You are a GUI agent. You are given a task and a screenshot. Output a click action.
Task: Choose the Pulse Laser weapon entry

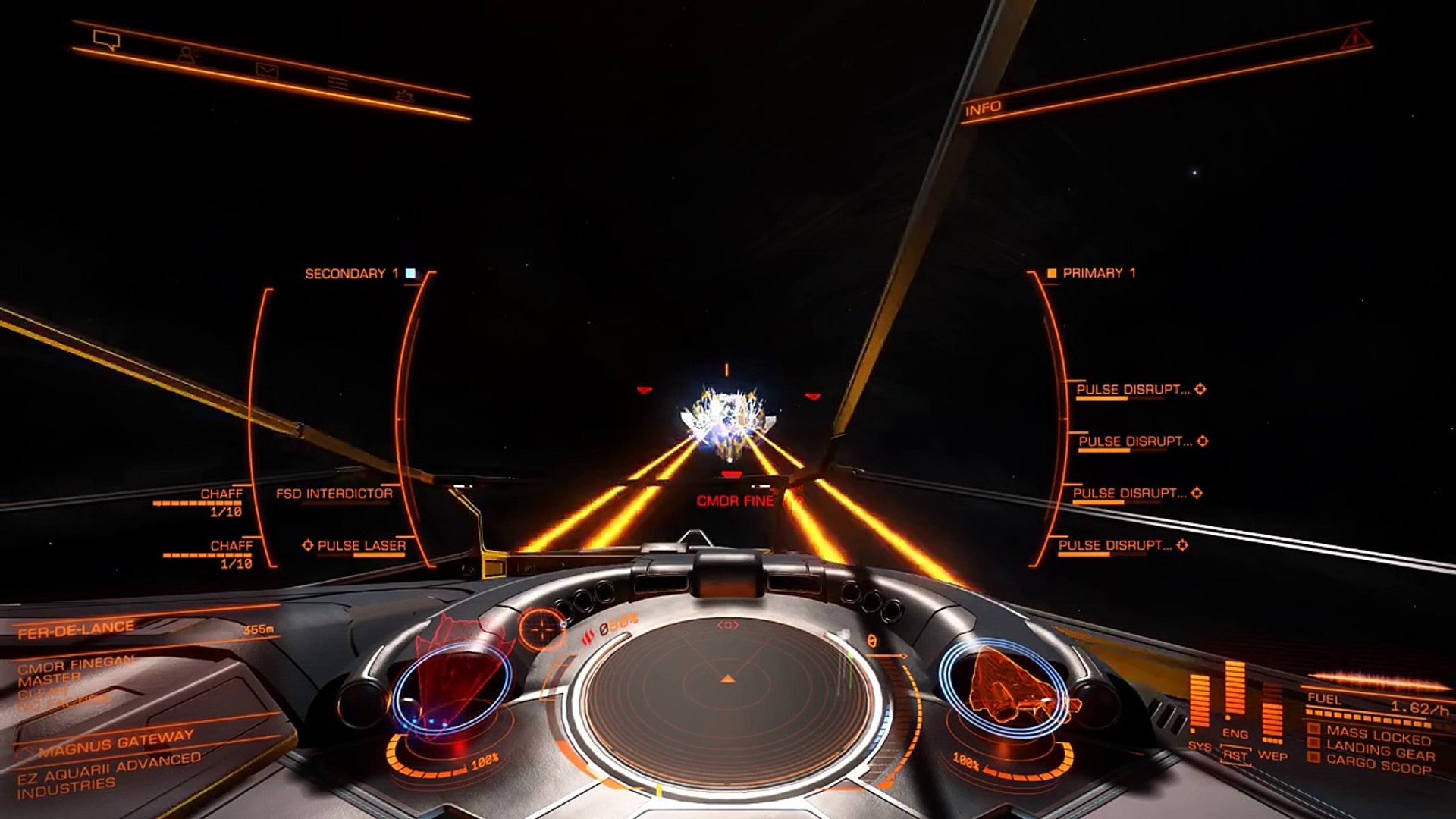[361, 546]
